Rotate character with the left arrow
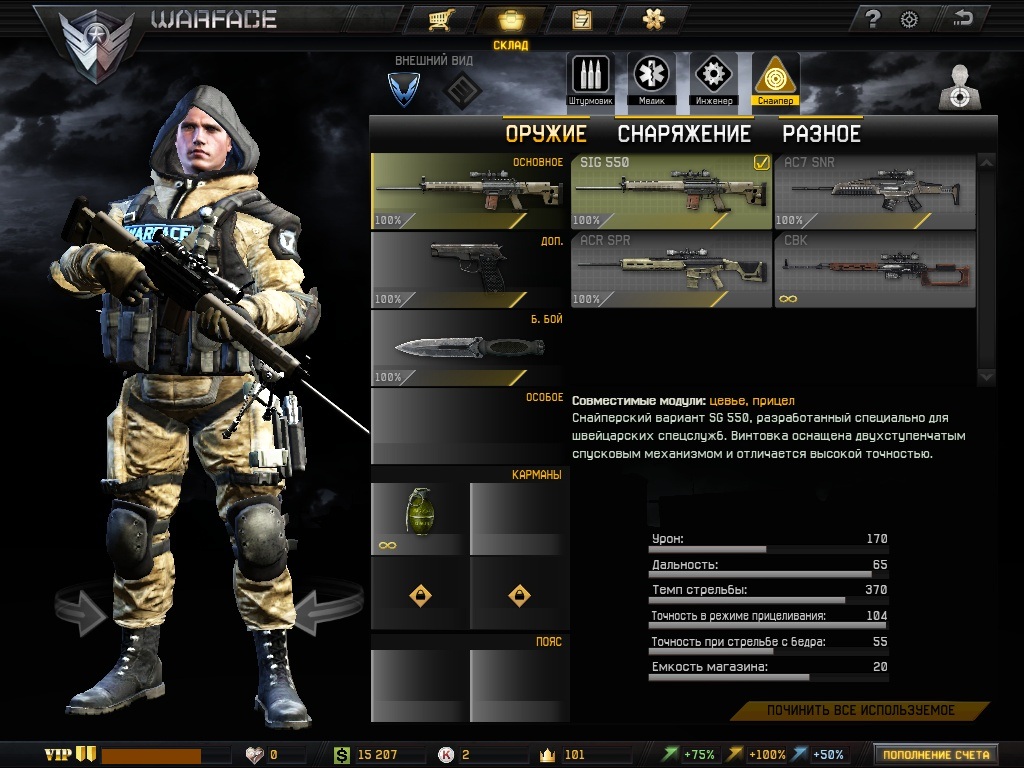Screen dimensions: 1024x768 pyautogui.click(x=83, y=612)
